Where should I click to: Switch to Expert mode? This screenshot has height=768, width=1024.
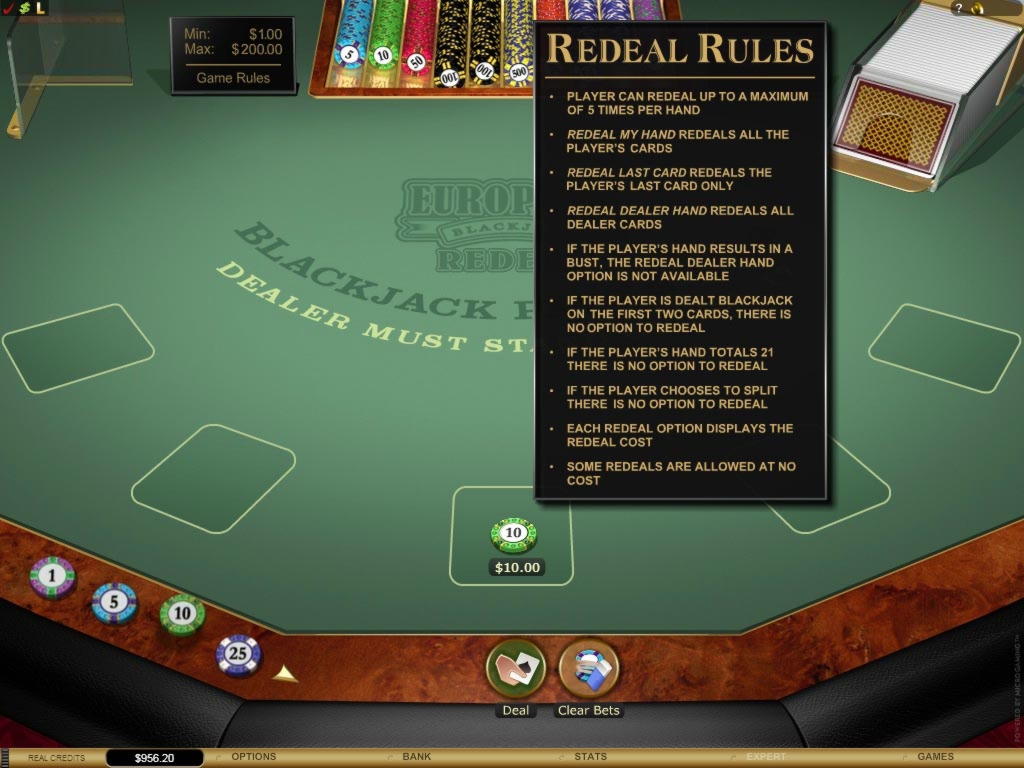pos(766,757)
